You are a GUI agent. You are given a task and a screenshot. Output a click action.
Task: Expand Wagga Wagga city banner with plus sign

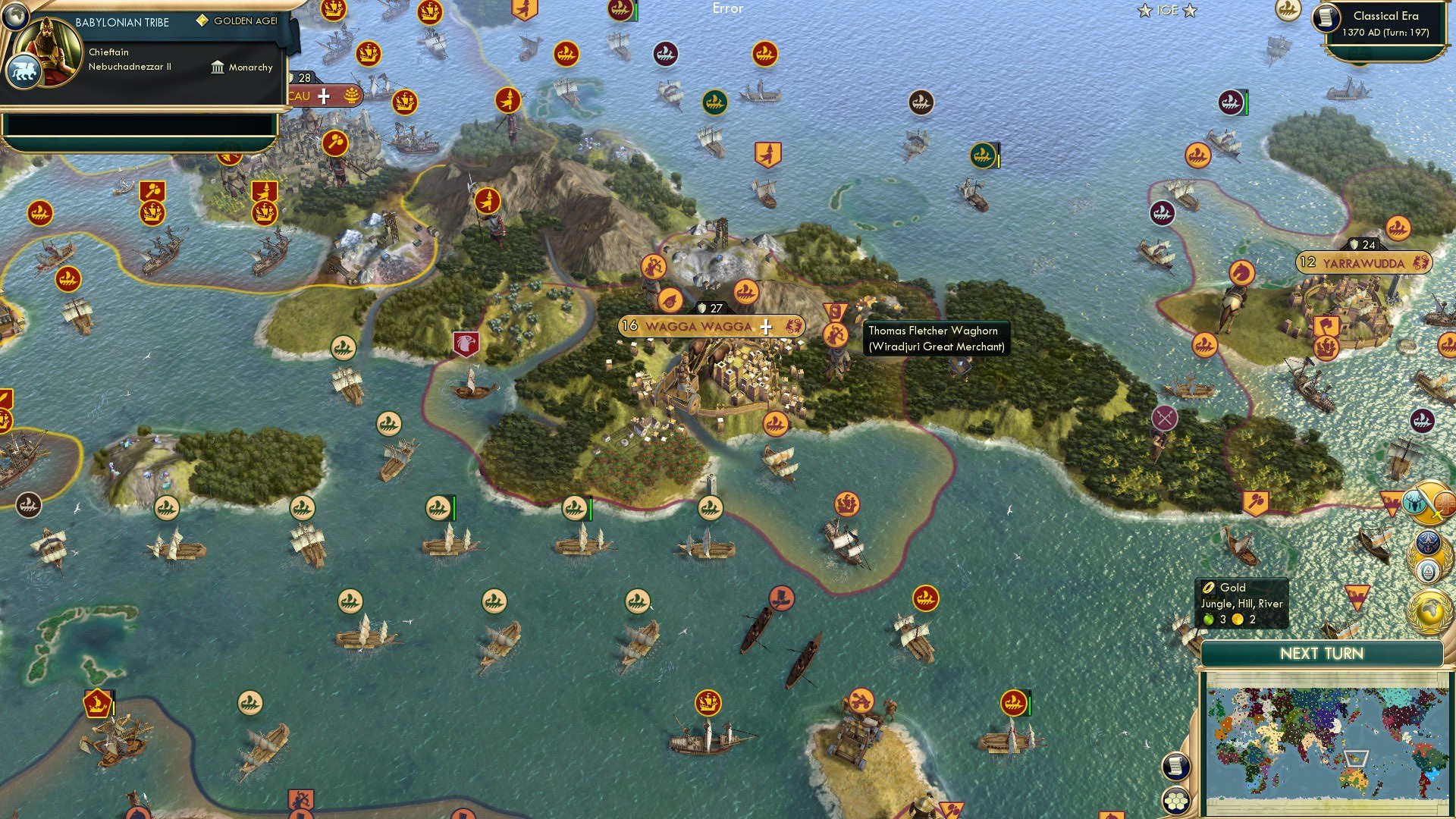766,328
